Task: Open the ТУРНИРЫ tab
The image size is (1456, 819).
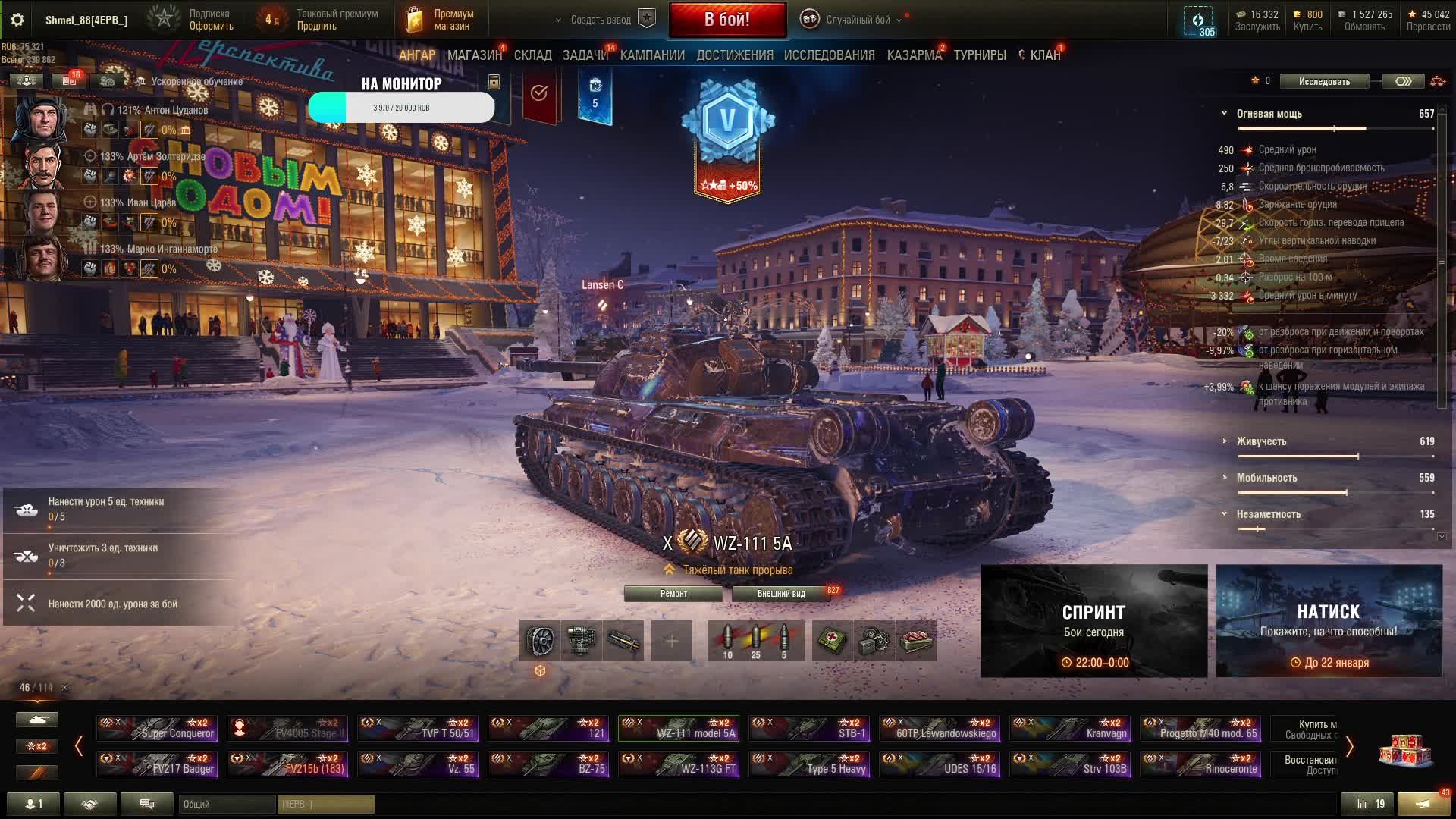Action: click(x=980, y=55)
